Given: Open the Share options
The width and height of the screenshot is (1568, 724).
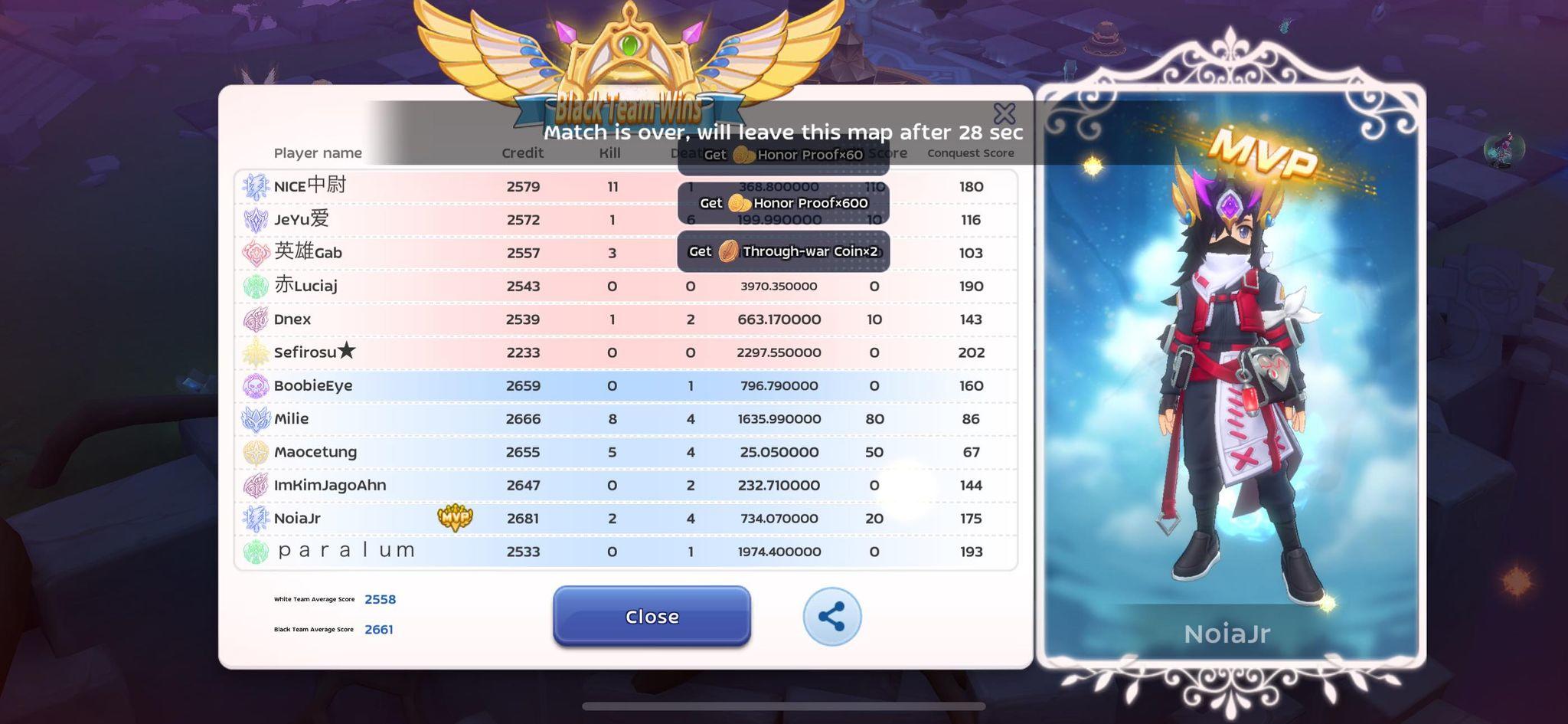Looking at the screenshot, I should click(831, 616).
